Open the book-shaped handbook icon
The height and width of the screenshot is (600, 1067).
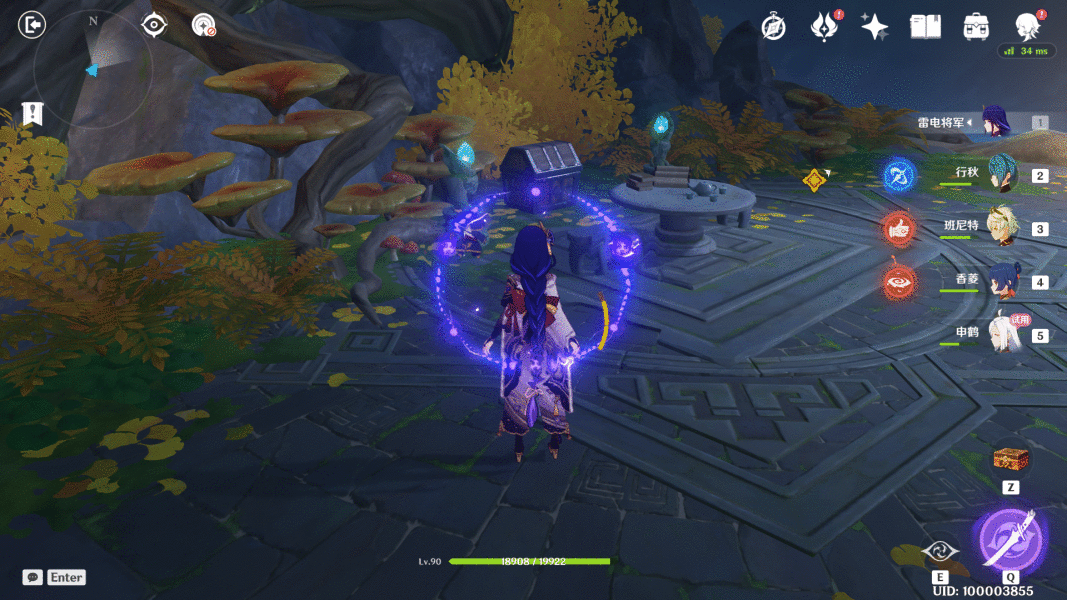(x=925, y=27)
